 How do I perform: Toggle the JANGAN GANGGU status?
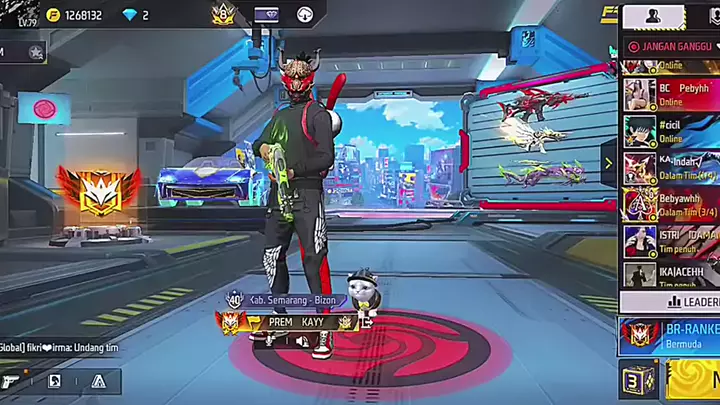(670, 46)
